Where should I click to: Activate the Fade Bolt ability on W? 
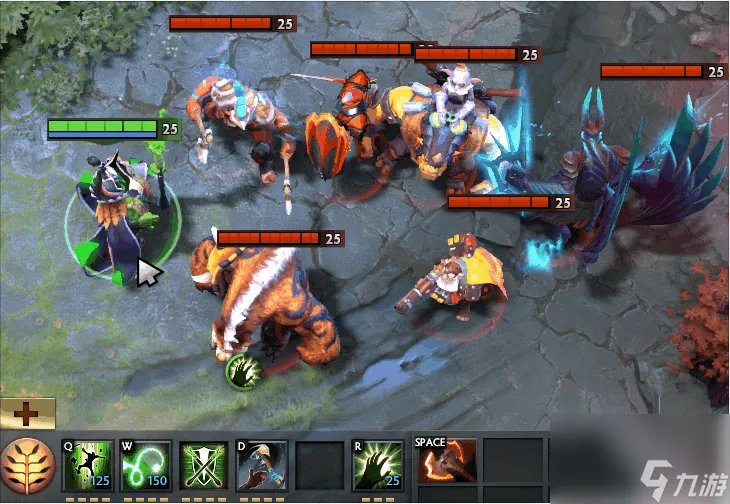[x=145, y=466]
